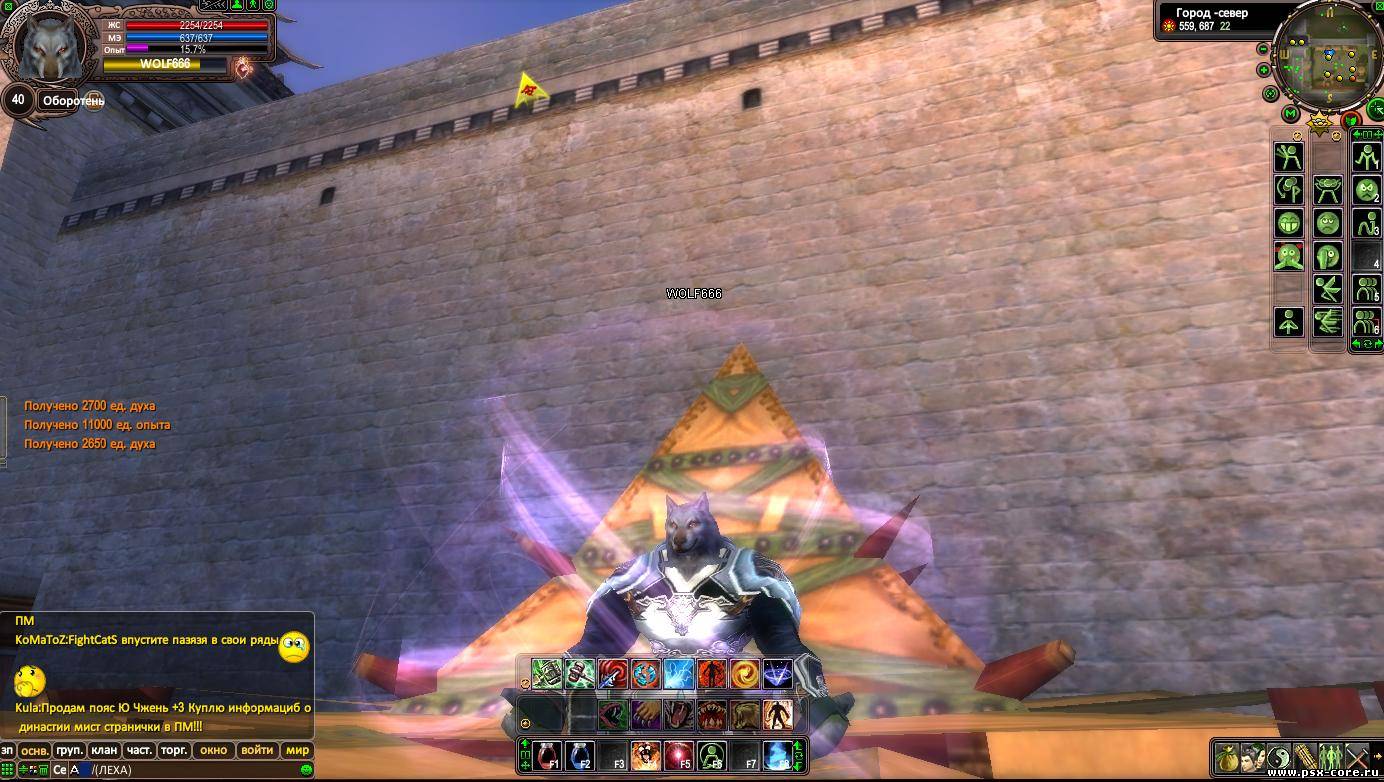Switch chat to the клан tab

[x=104, y=750]
